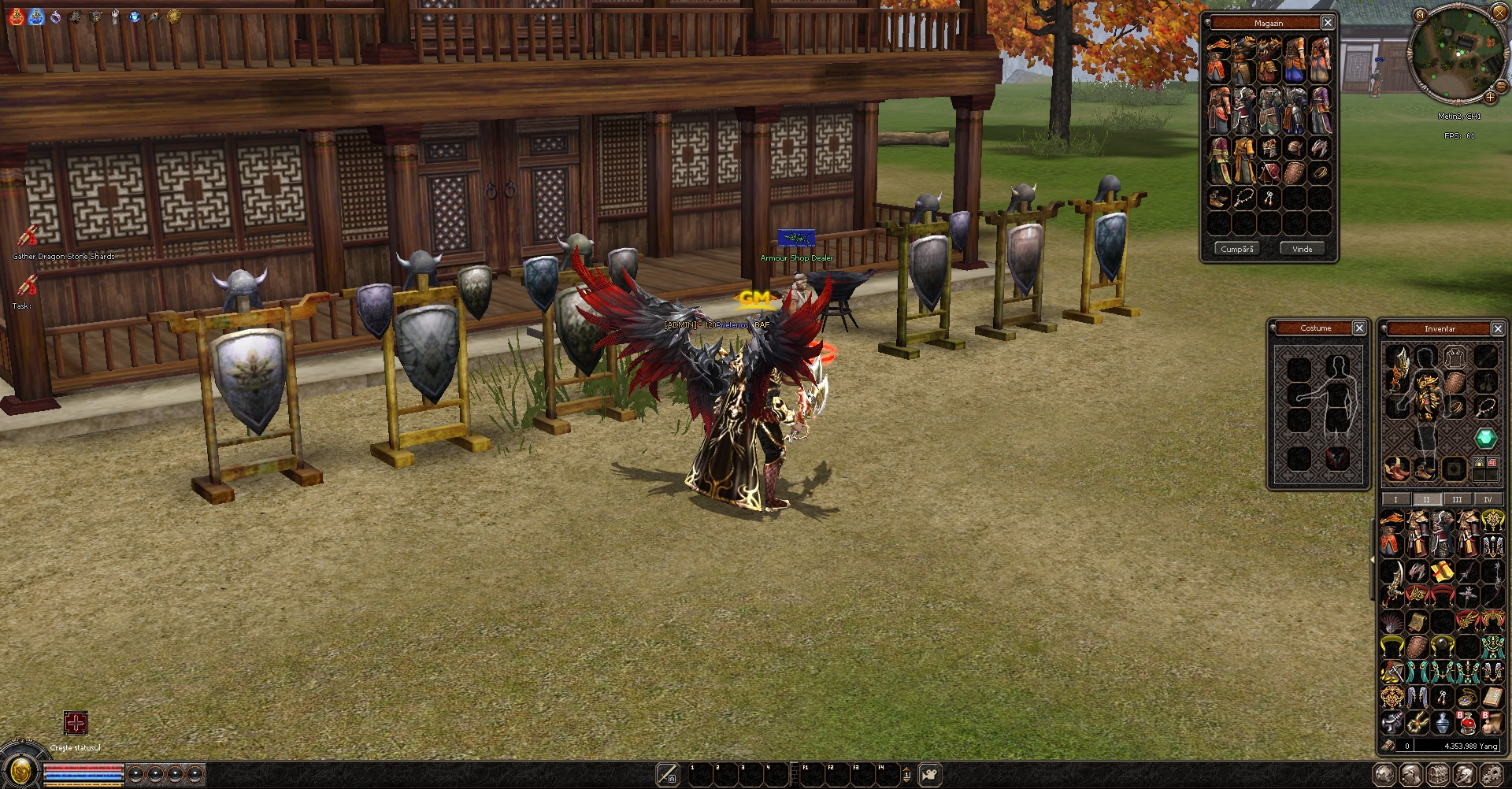Open inventory page IV

[x=1487, y=499]
